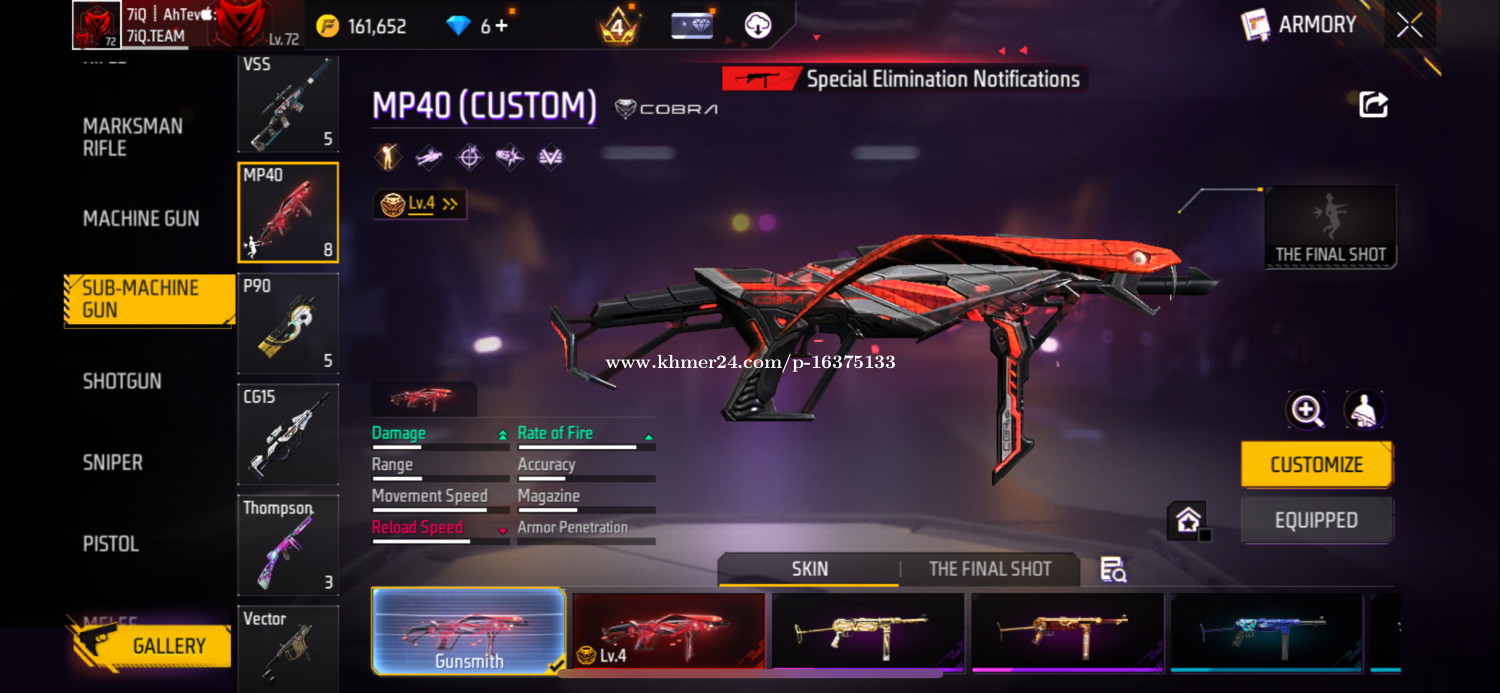Close the Armory screen
The image size is (1500, 693).
click(x=1410, y=25)
